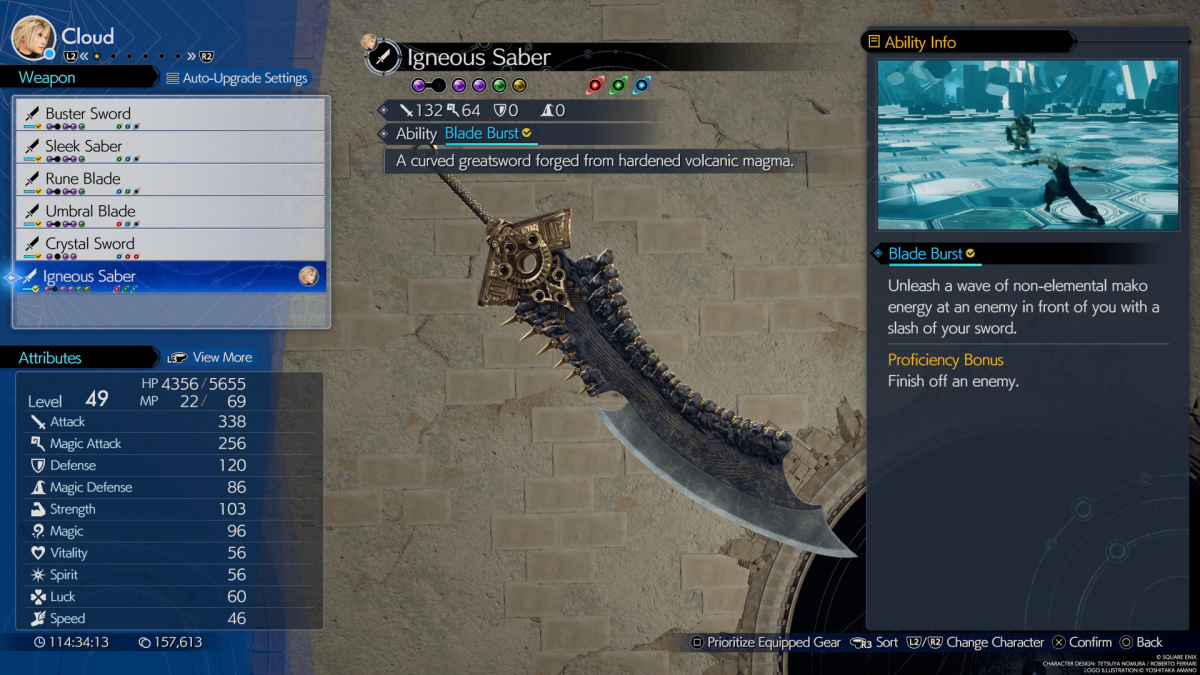The image size is (1200, 675).
Task: Click the Back option
Action: (1140, 642)
